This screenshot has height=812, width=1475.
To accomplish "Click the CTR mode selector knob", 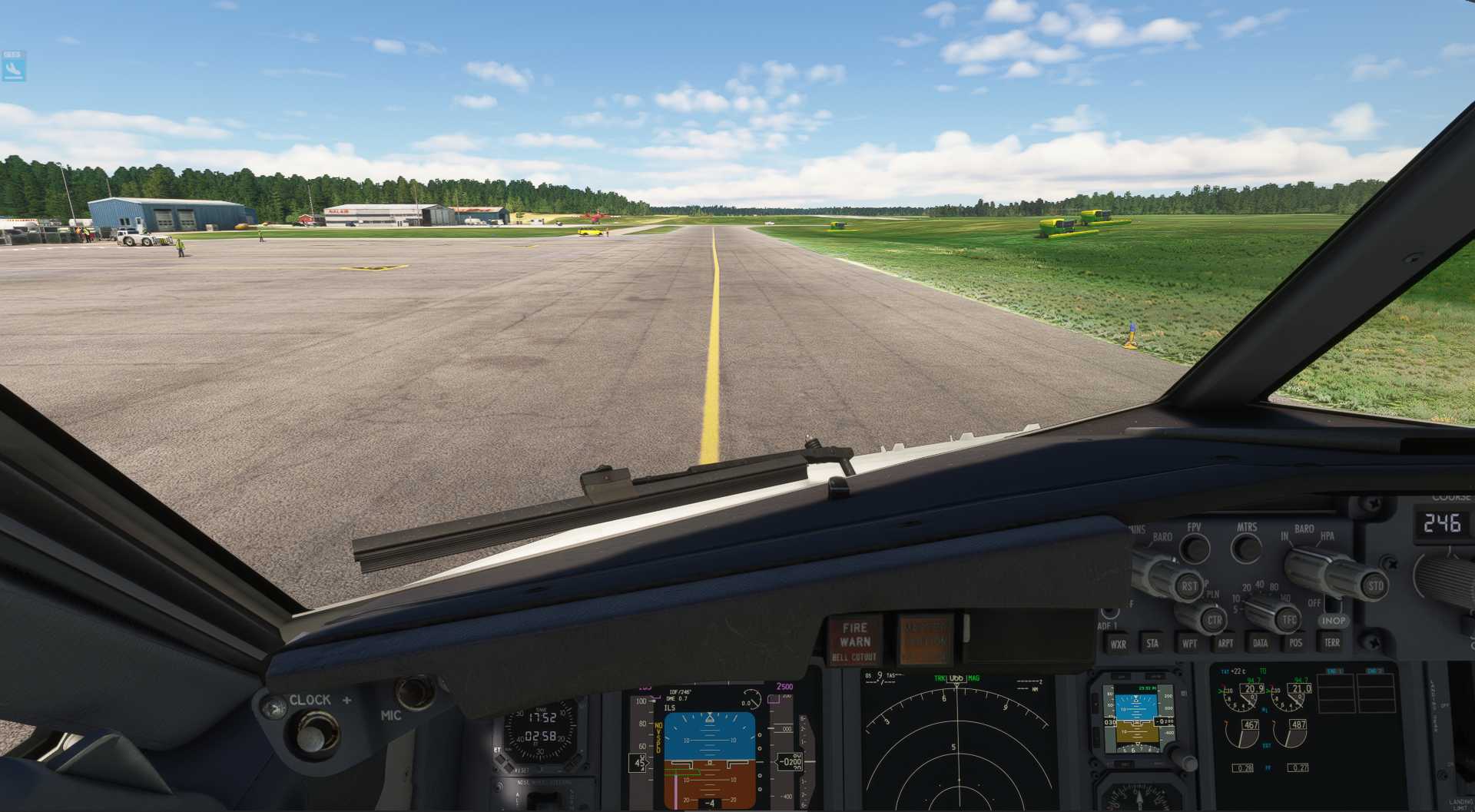I will [x=1215, y=619].
